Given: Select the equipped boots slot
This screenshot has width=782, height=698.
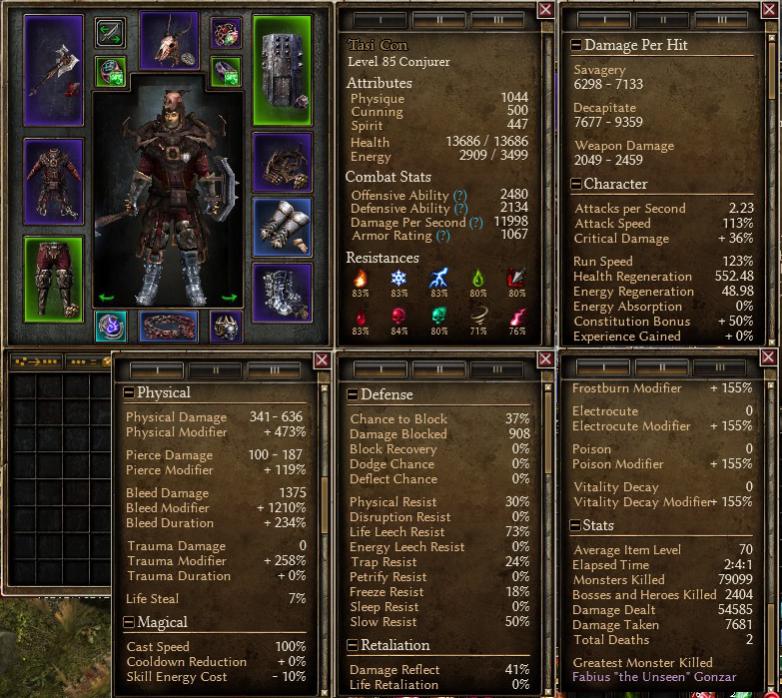Looking at the screenshot, I should 283,293.
